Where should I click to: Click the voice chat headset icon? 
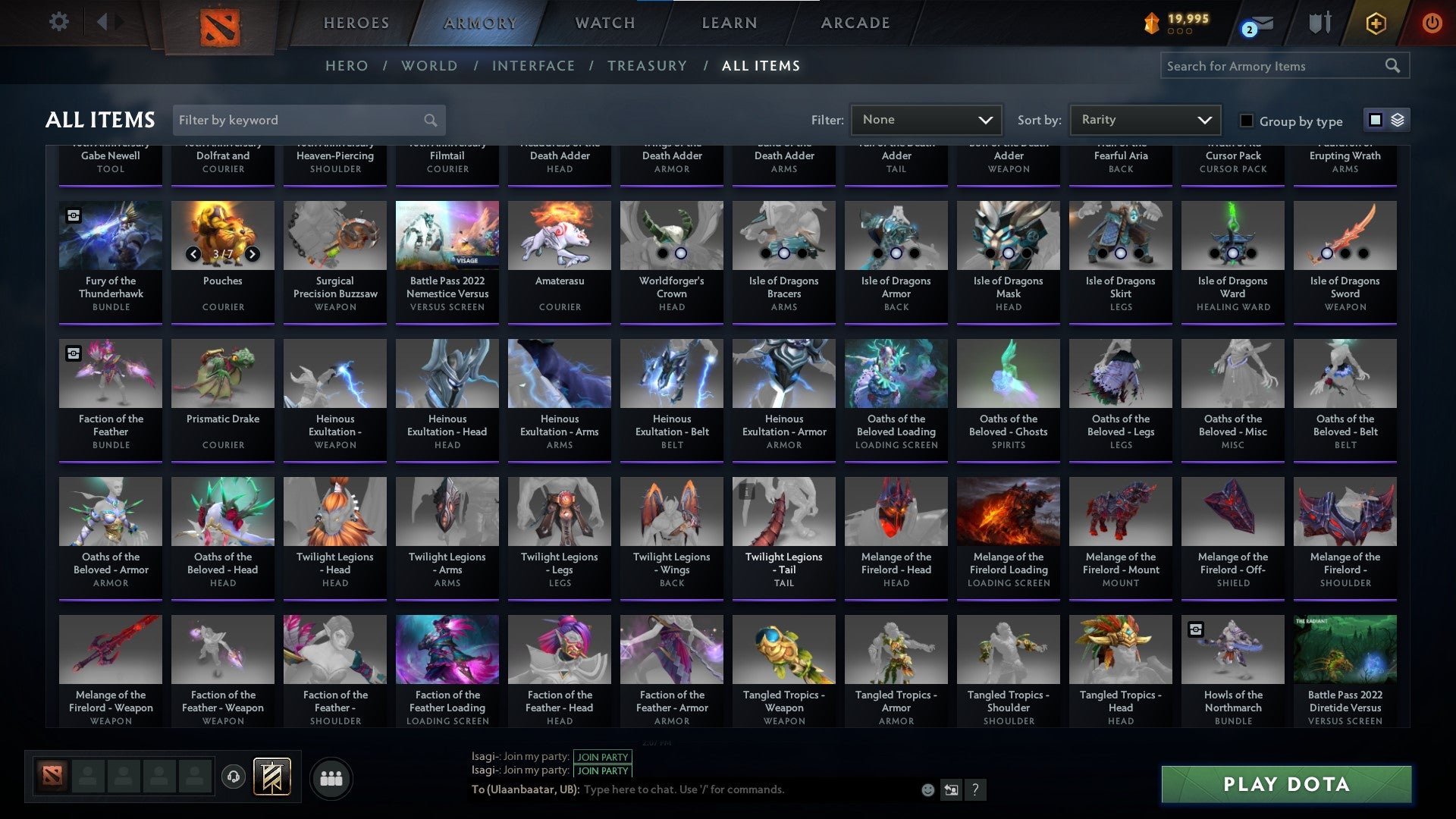coord(233,777)
